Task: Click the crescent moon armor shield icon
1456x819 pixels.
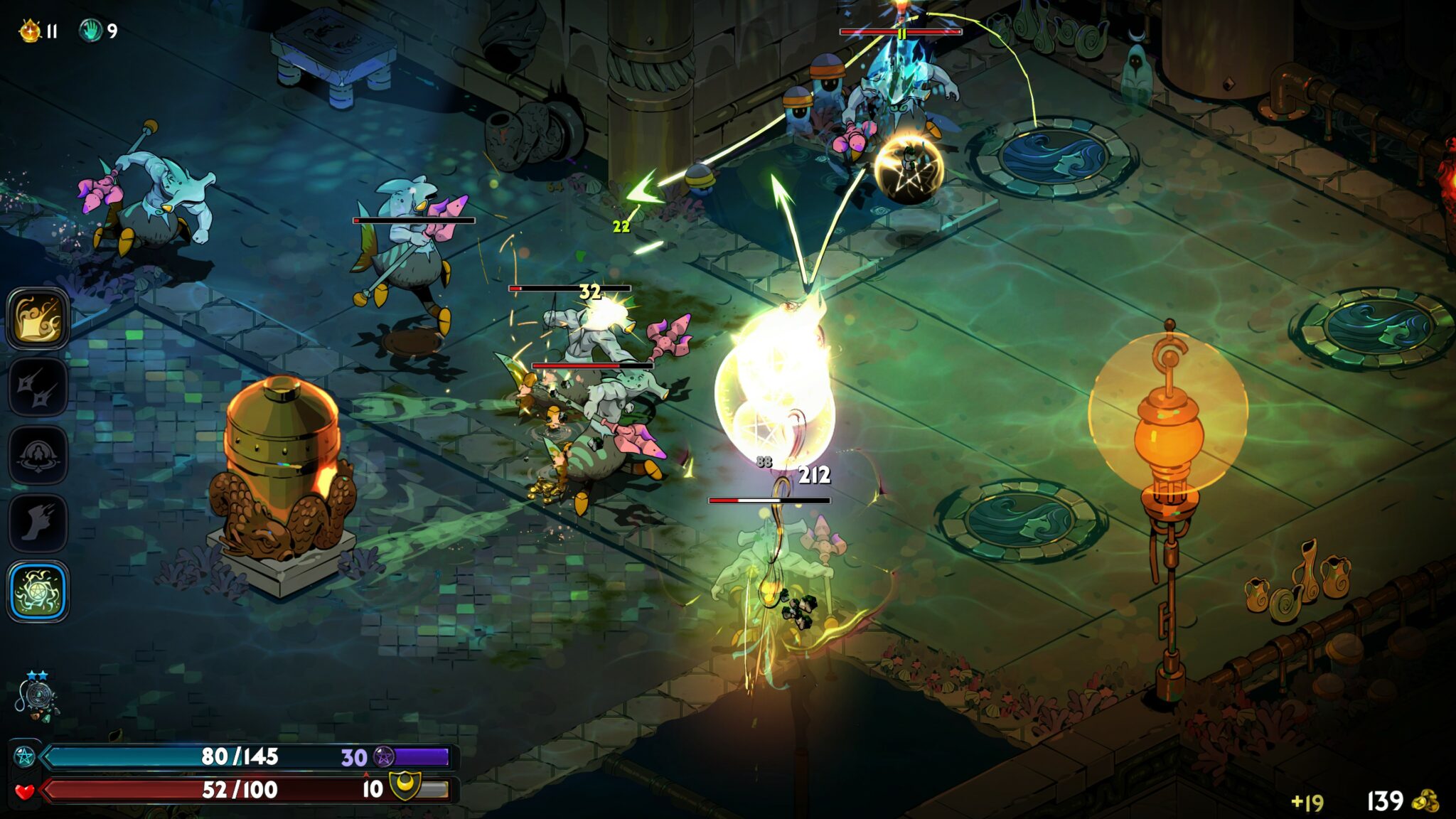Action: click(x=406, y=787)
